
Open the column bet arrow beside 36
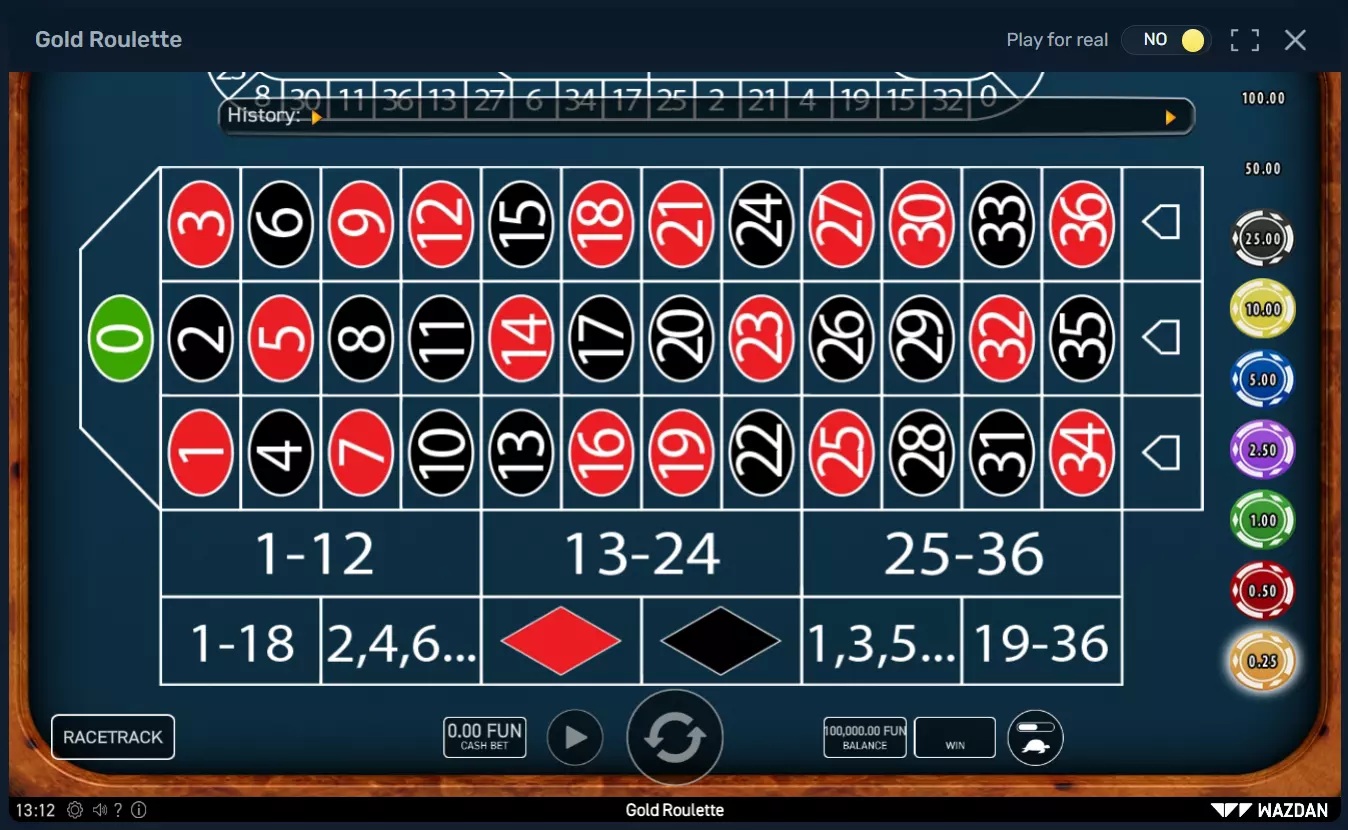(x=1162, y=222)
